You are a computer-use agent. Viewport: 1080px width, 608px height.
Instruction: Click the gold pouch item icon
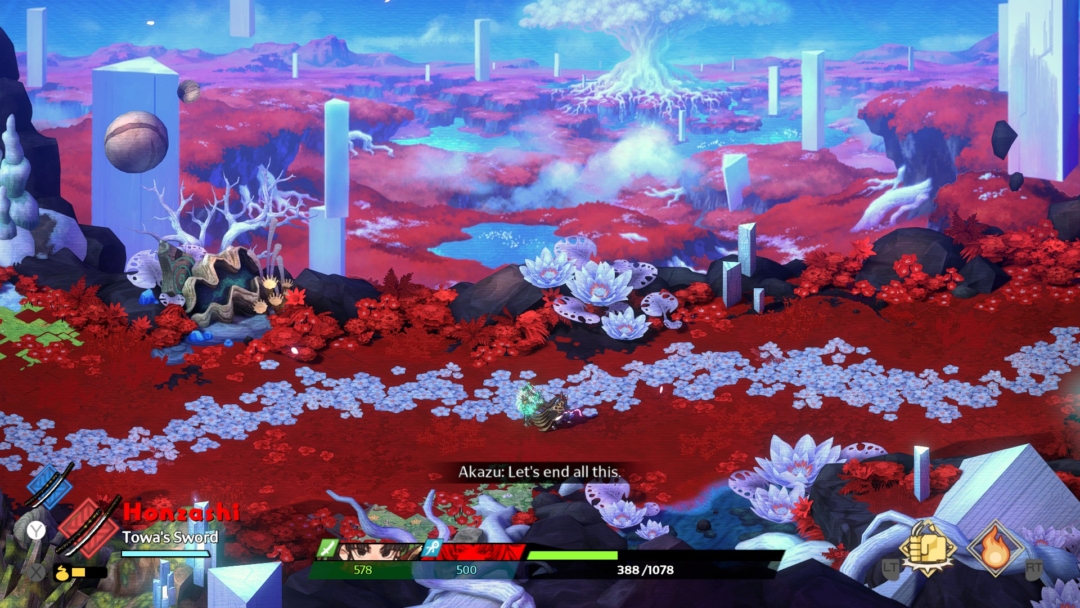click(x=61, y=572)
